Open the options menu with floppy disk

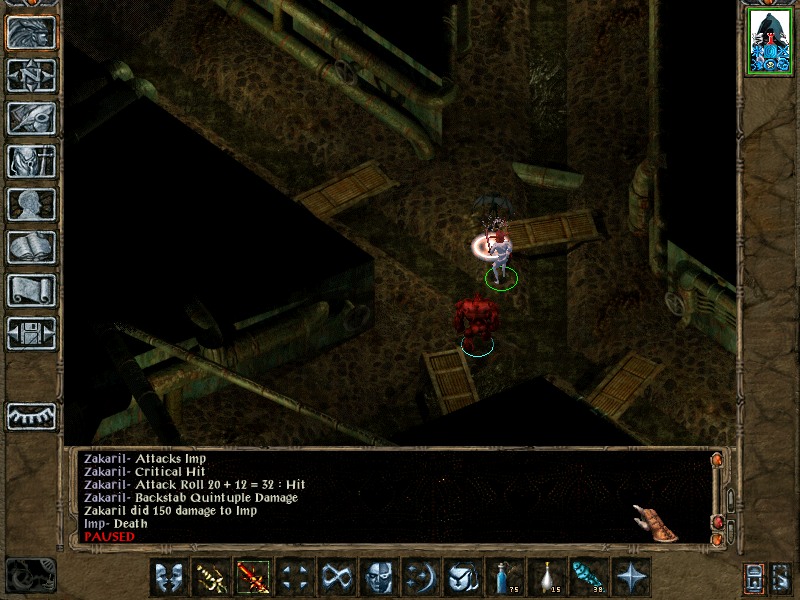[x=31, y=333]
